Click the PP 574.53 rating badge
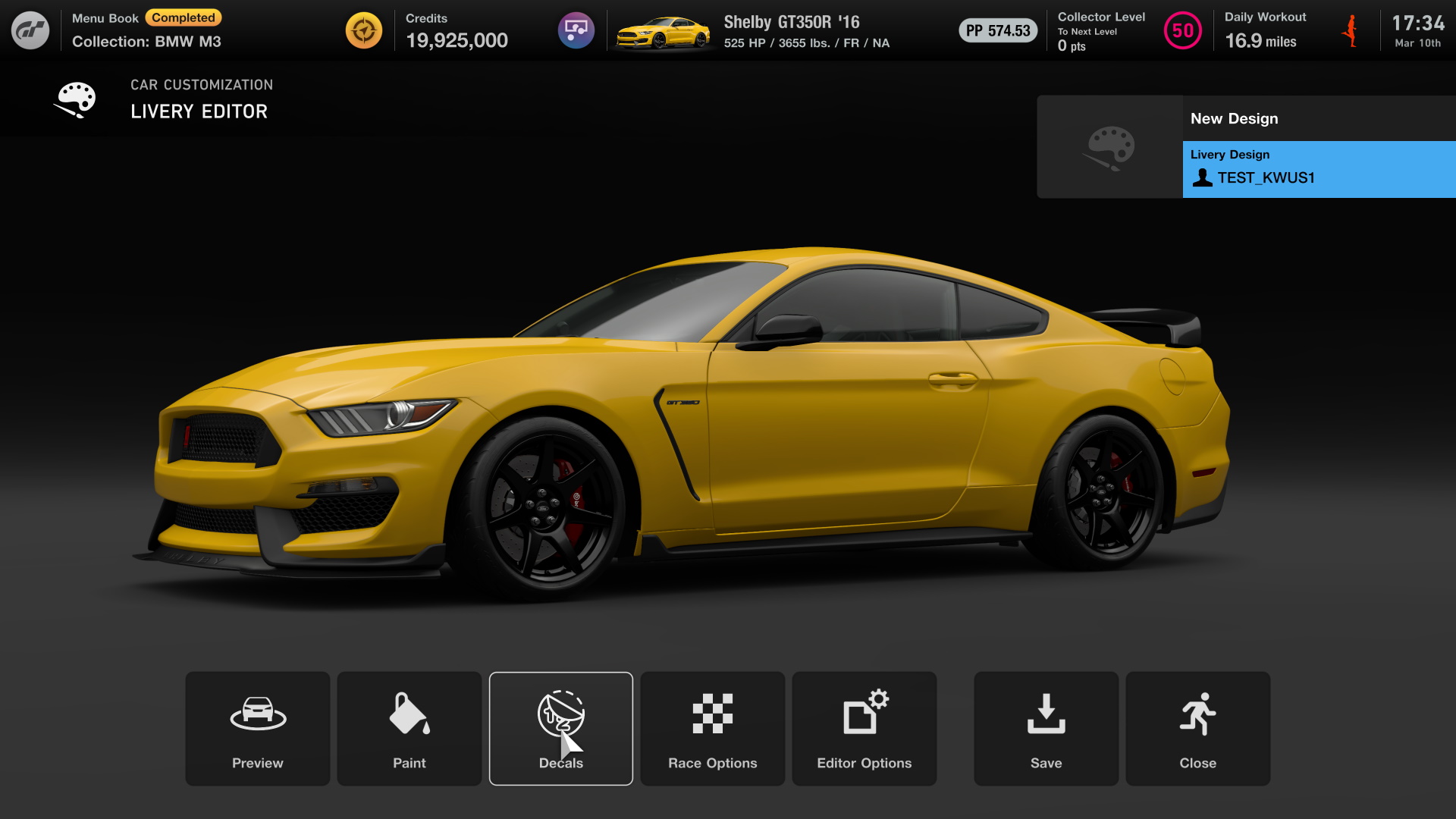This screenshot has width=1456, height=819. pos(997,31)
